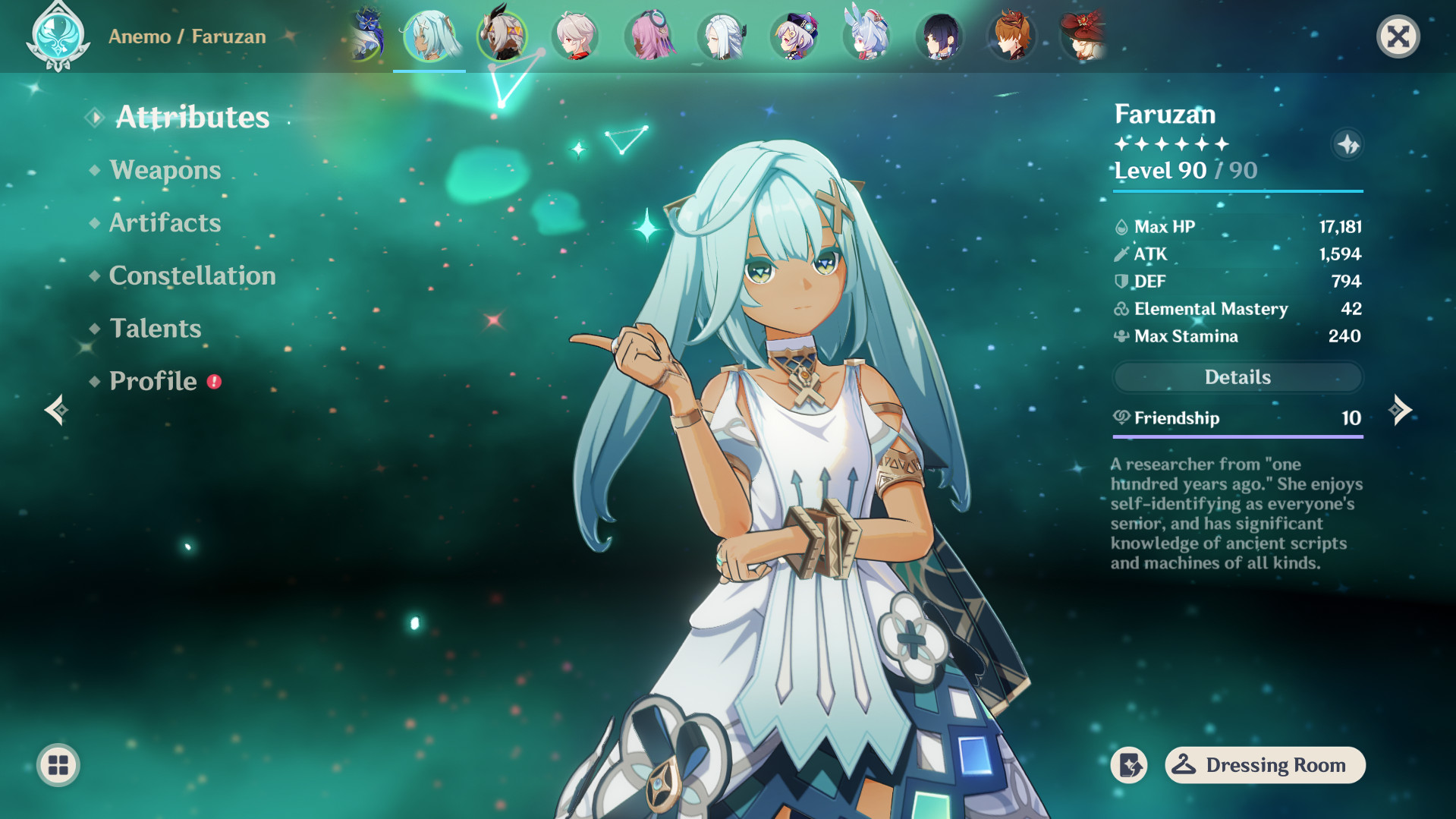Open the Weapons section
1456x819 pixels.
165,170
